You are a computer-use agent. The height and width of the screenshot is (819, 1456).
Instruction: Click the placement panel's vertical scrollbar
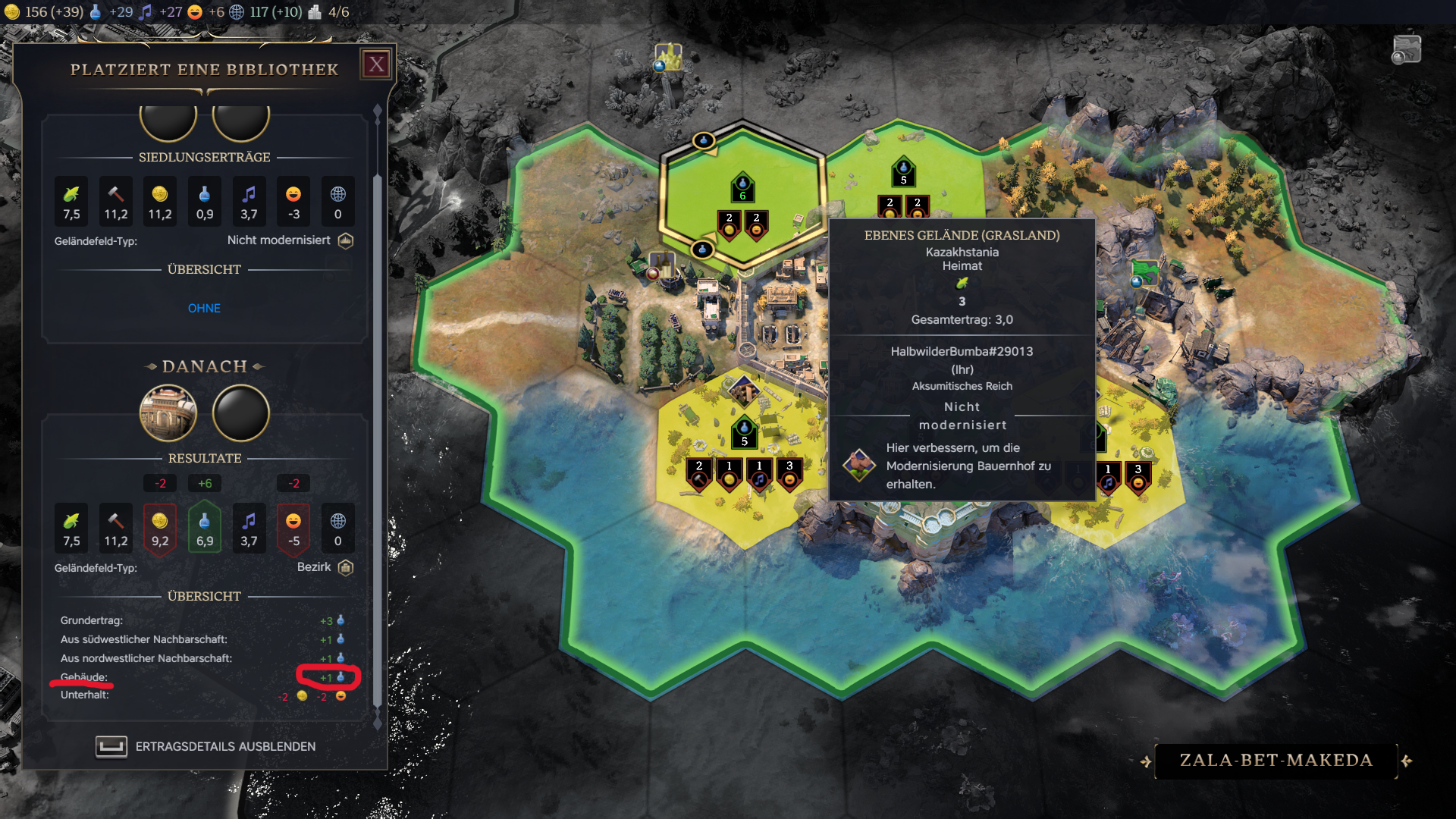[378, 417]
